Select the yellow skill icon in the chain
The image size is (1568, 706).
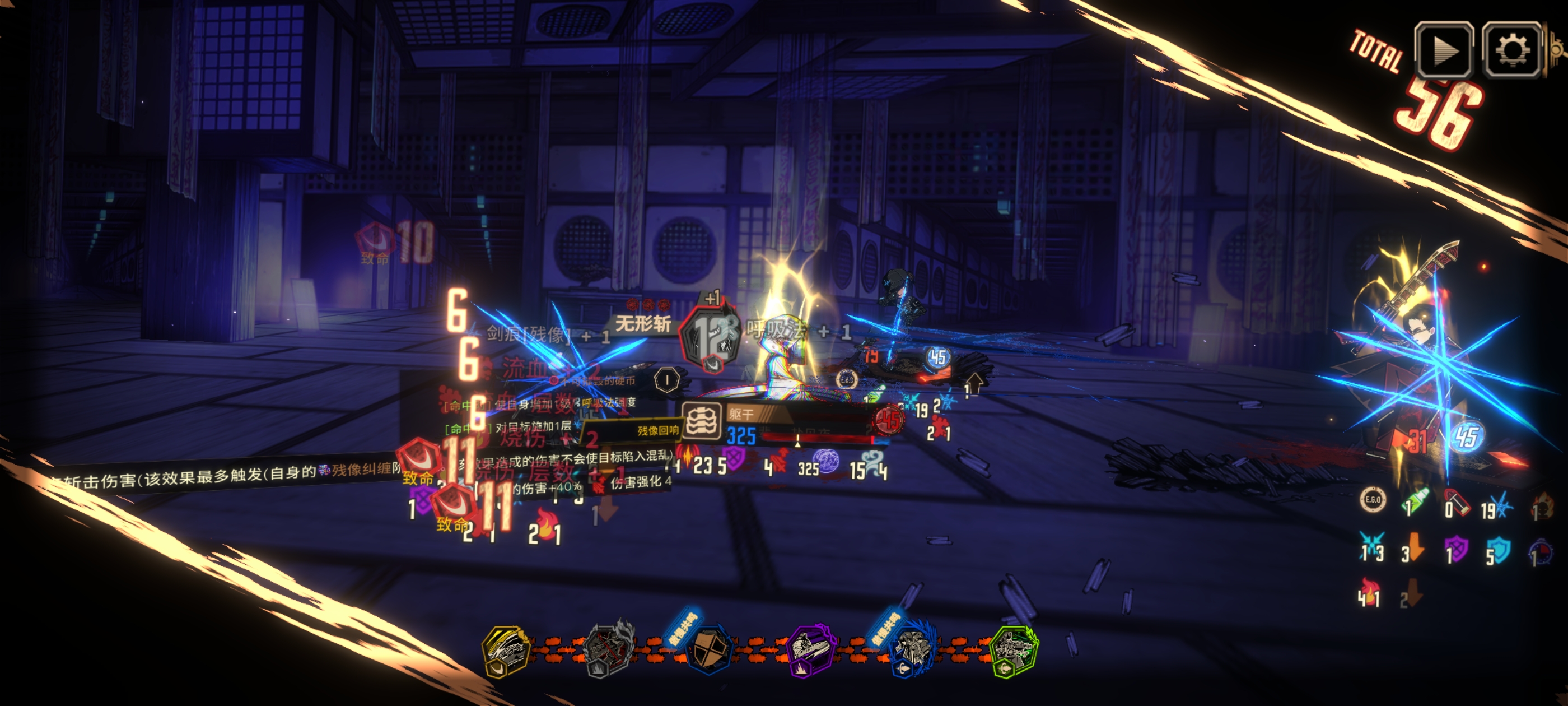tap(506, 651)
